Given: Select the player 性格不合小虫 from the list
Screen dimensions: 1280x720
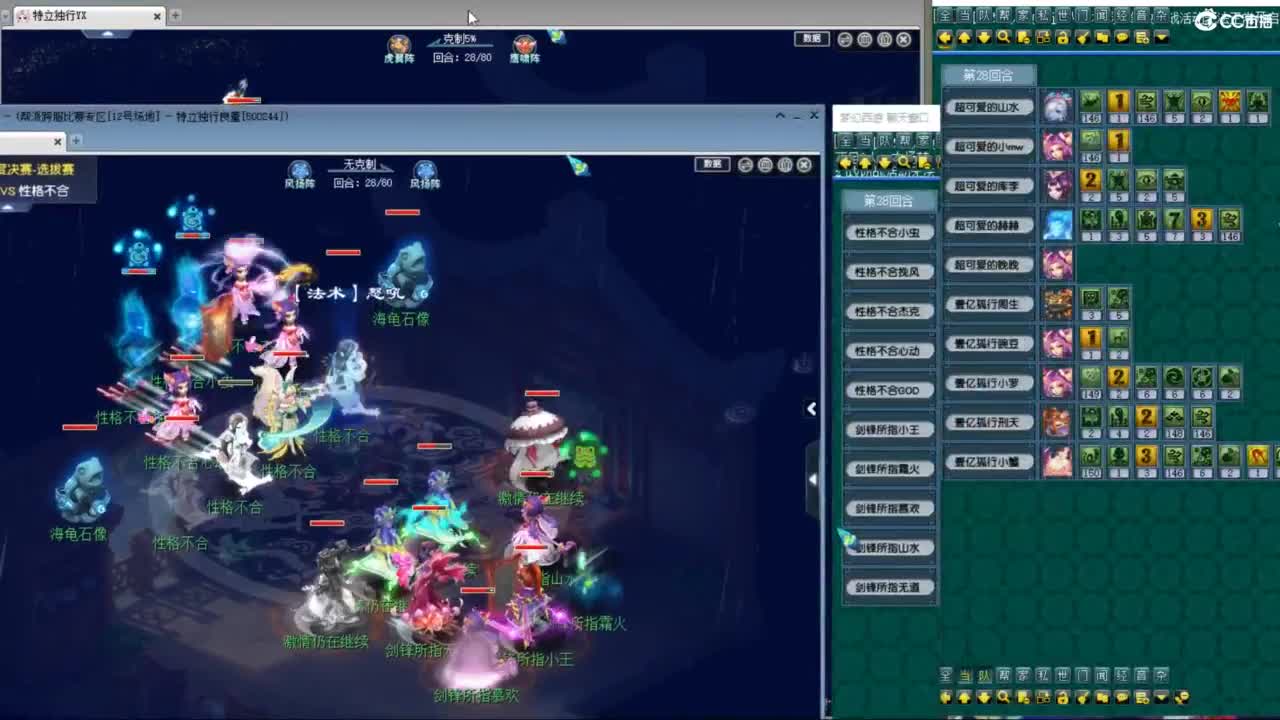Looking at the screenshot, I should coord(890,231).
